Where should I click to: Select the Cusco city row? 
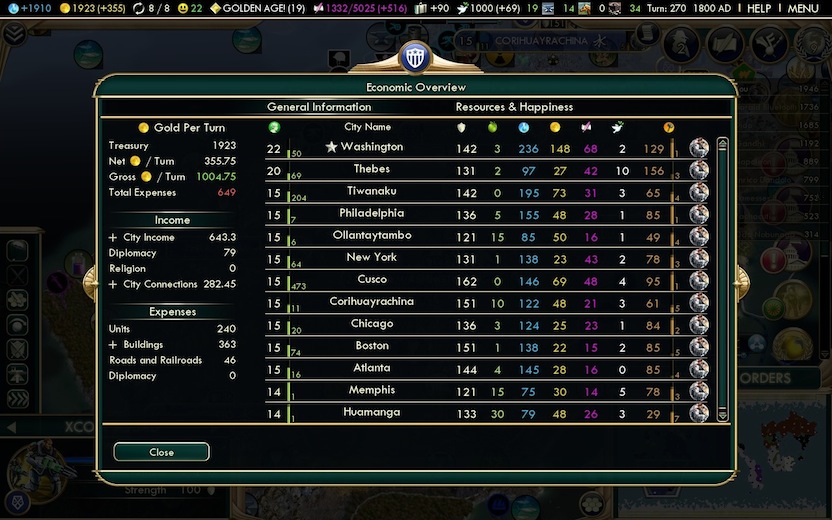coord(371,280)
